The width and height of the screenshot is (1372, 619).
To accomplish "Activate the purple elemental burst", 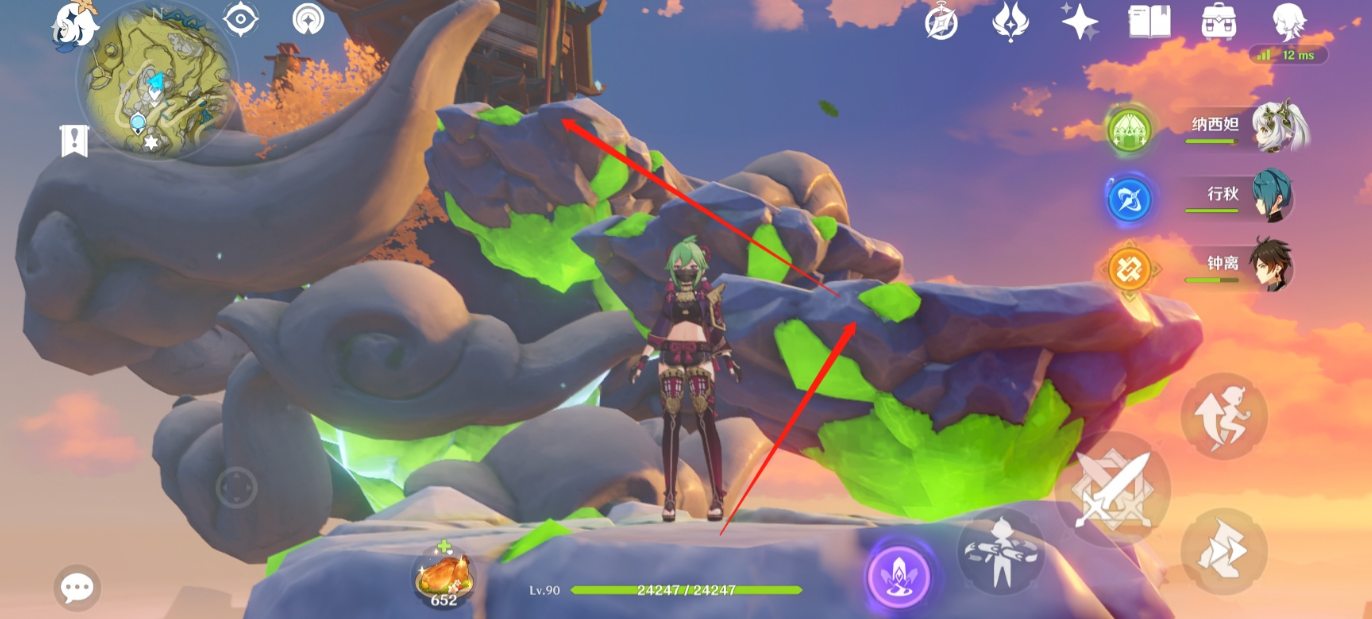I will (x=898, y=578).
